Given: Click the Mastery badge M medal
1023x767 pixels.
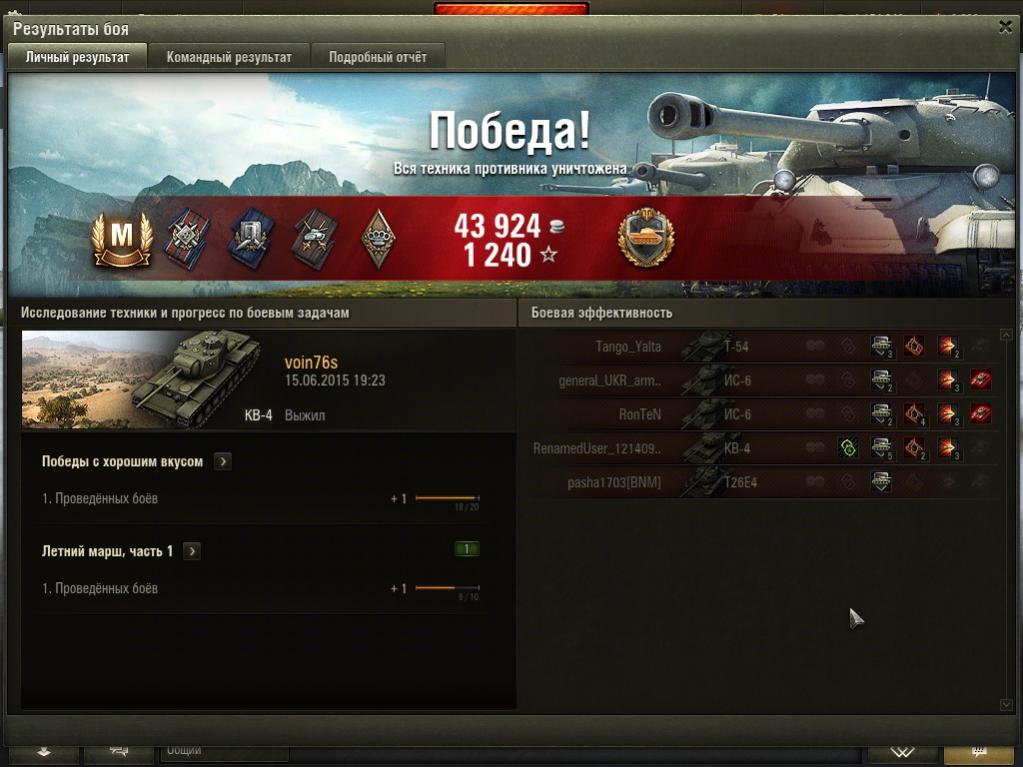Looking at the screenshot, I should 121,237.
